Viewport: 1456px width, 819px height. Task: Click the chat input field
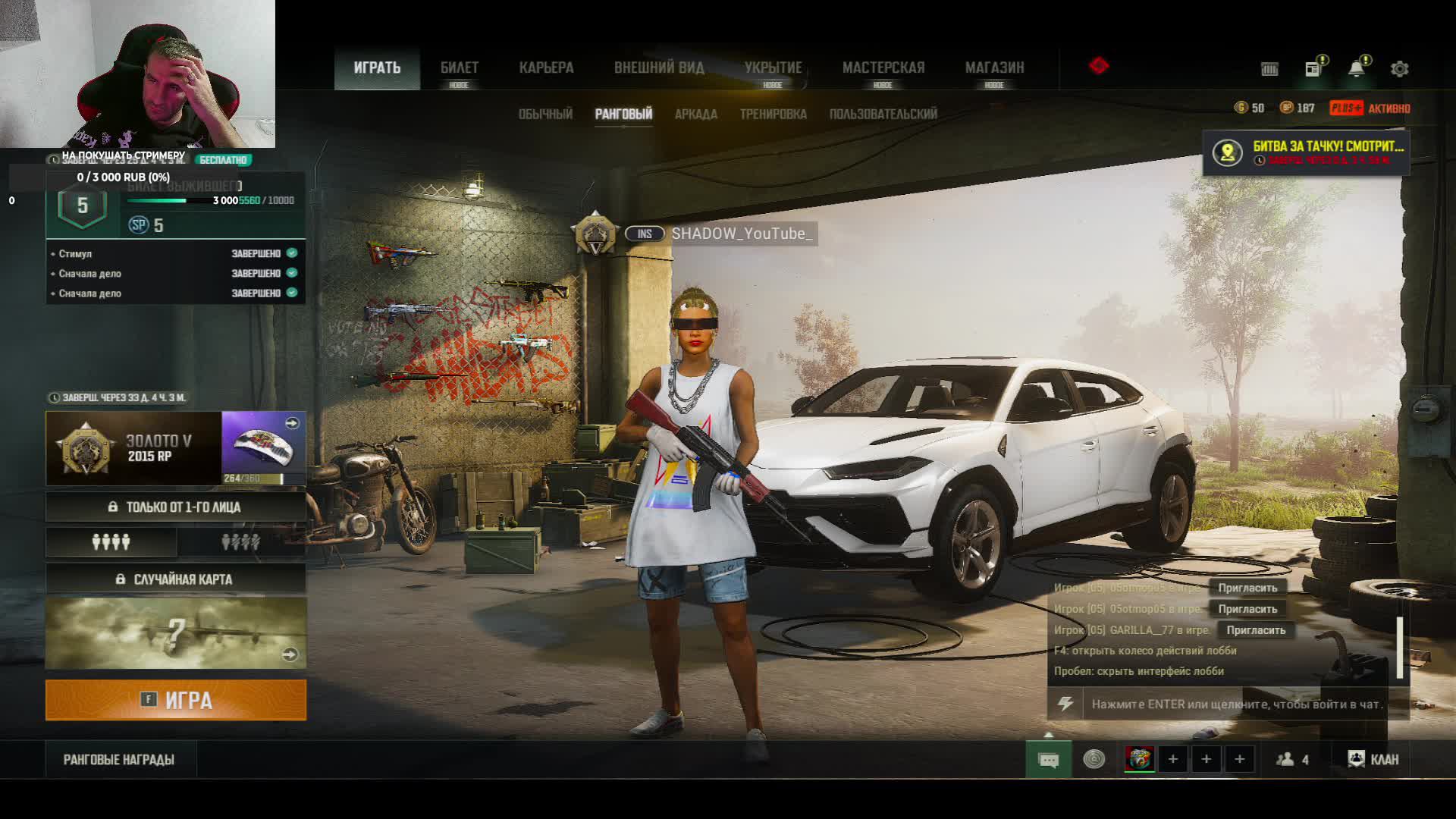(x=1236, y=704)
